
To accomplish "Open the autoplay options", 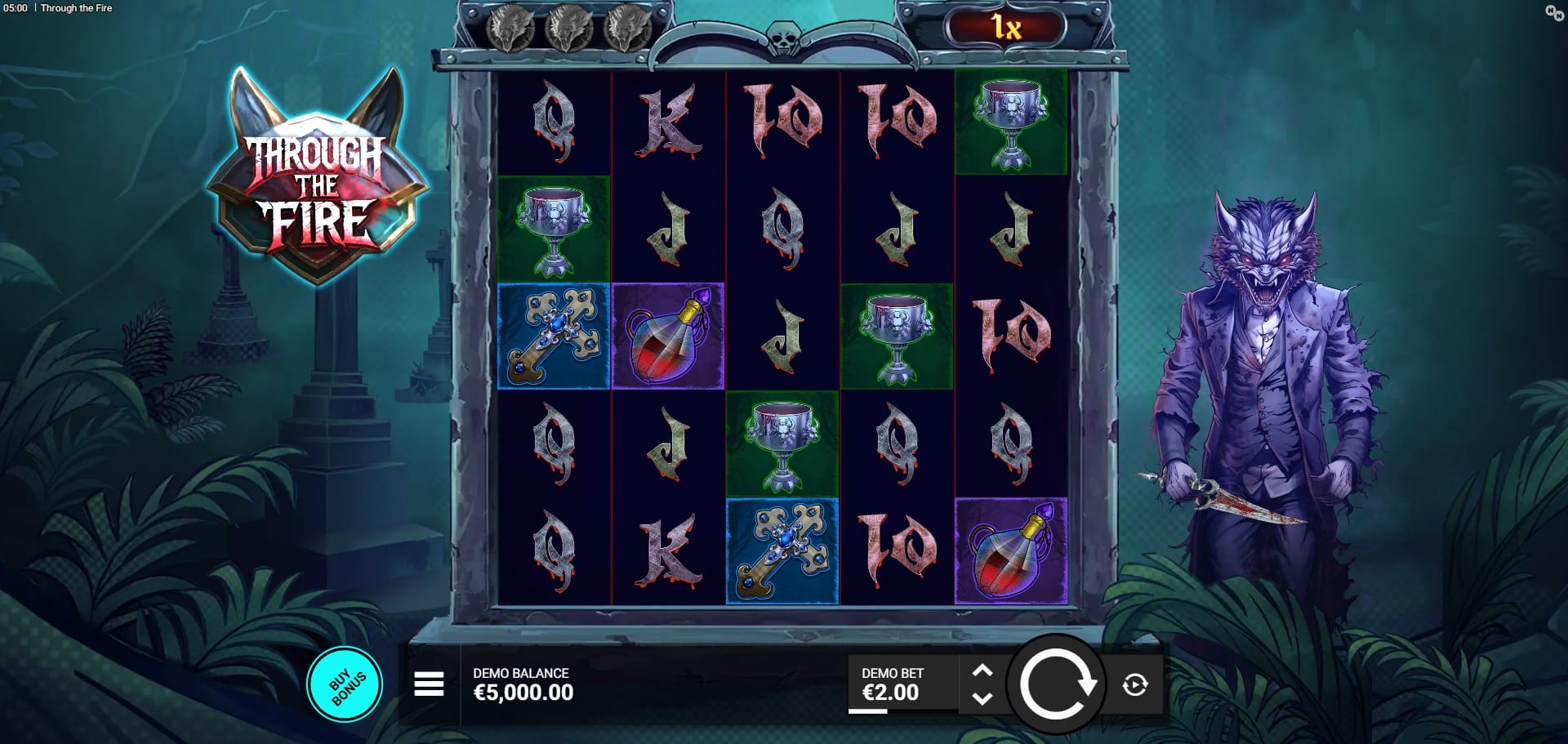I will pyautogui.click(x=1135, y=684).
